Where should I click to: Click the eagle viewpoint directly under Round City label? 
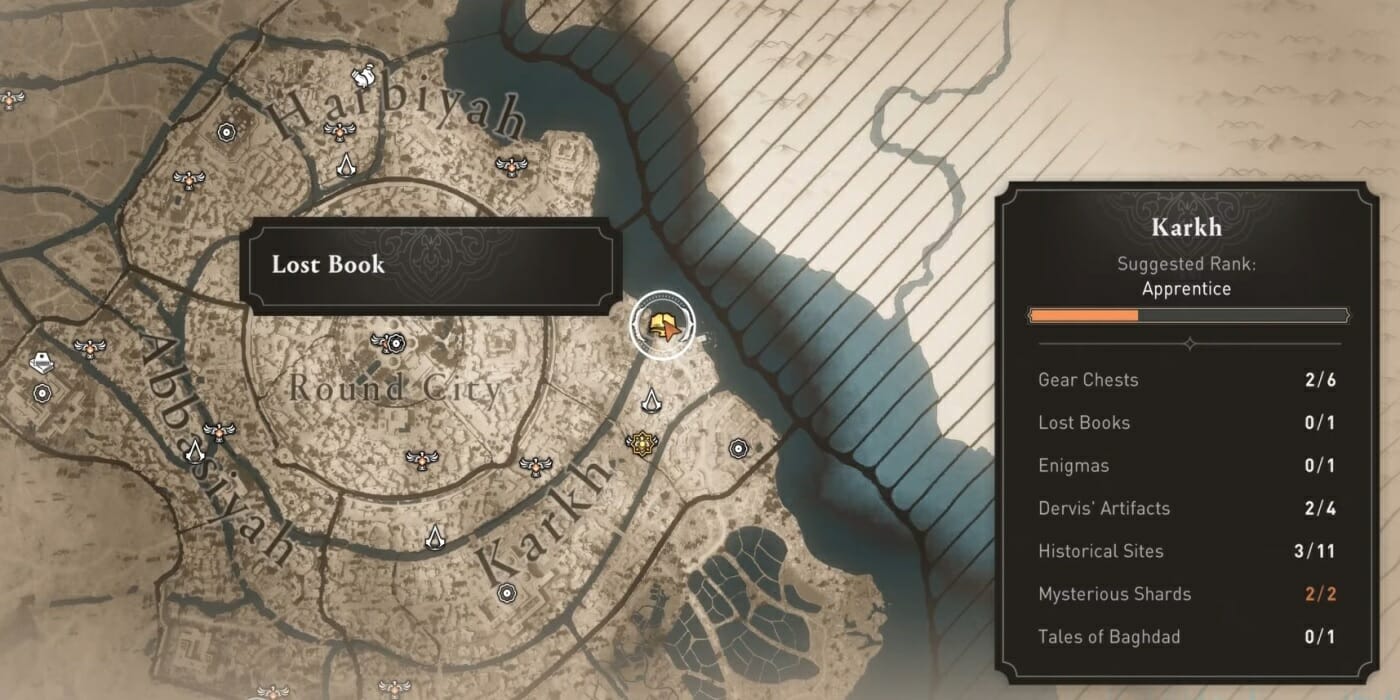click(423, 458)
